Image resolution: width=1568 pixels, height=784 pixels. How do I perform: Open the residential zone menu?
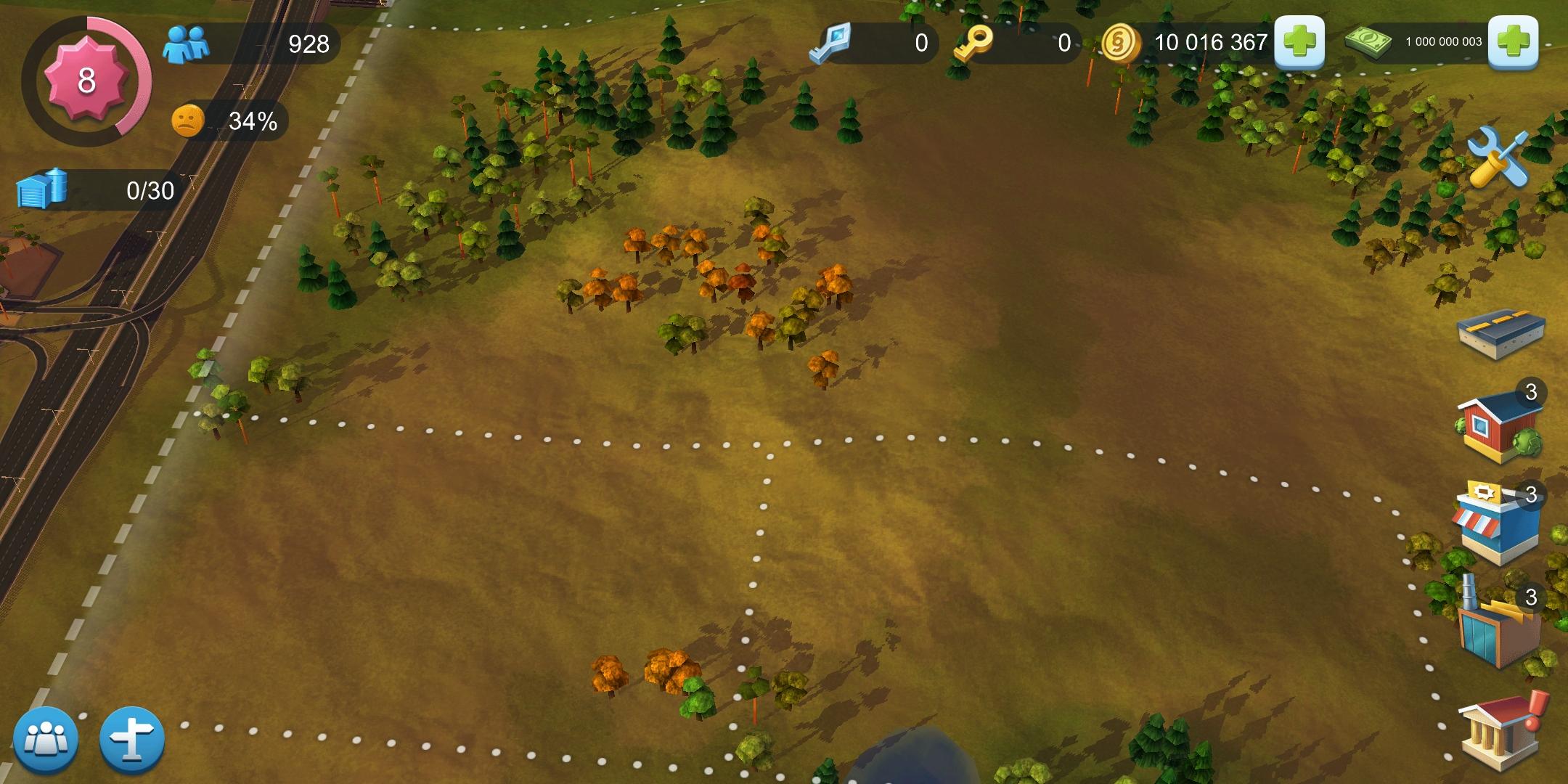tap(1499, 427)
